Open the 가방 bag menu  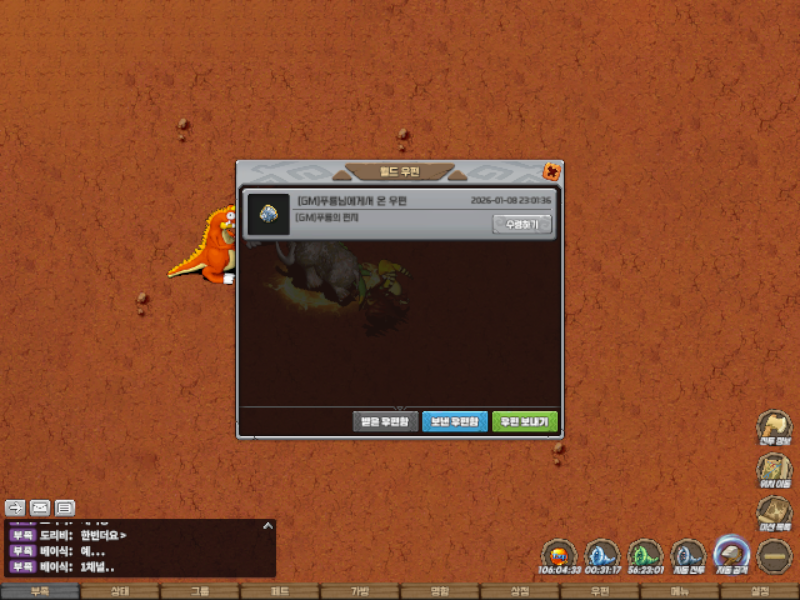click(x=360, y=591)
